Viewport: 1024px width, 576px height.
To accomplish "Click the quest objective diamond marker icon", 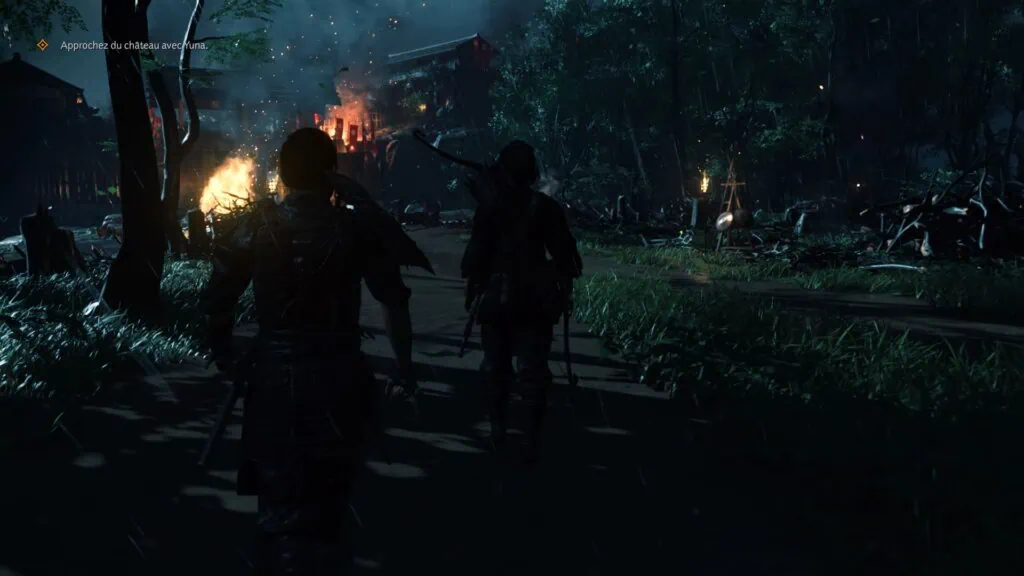I will tap(42, 45).
